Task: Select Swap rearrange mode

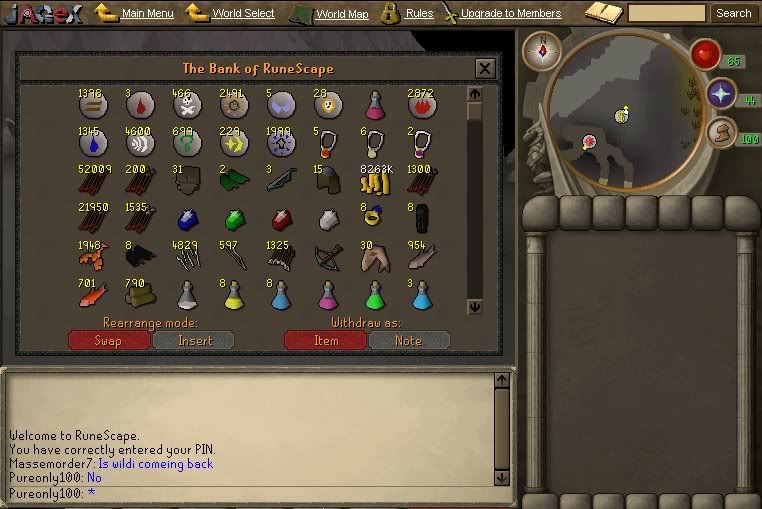Action: (108, 340)
